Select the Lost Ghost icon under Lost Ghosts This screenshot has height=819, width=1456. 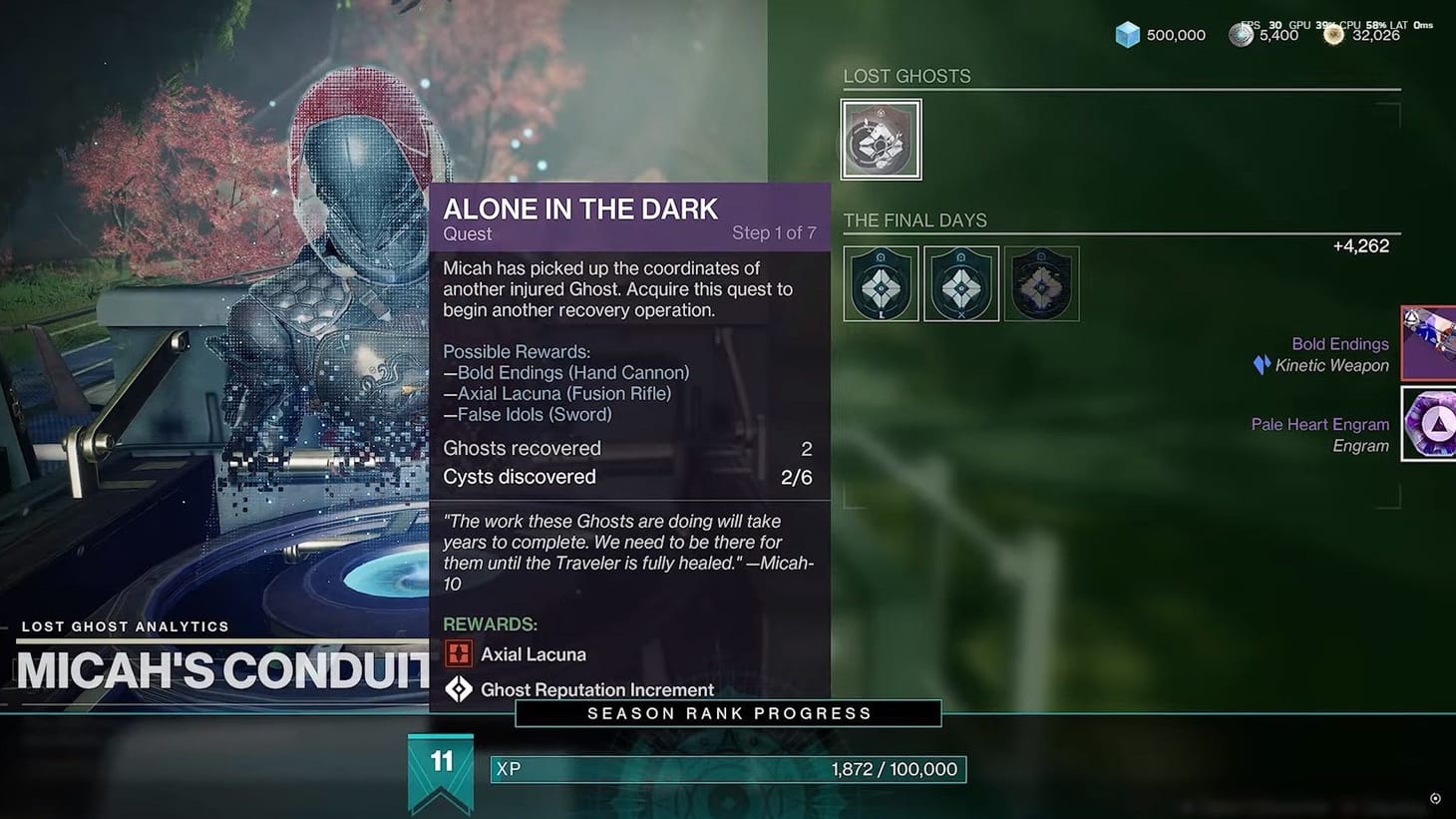point(881,139)
